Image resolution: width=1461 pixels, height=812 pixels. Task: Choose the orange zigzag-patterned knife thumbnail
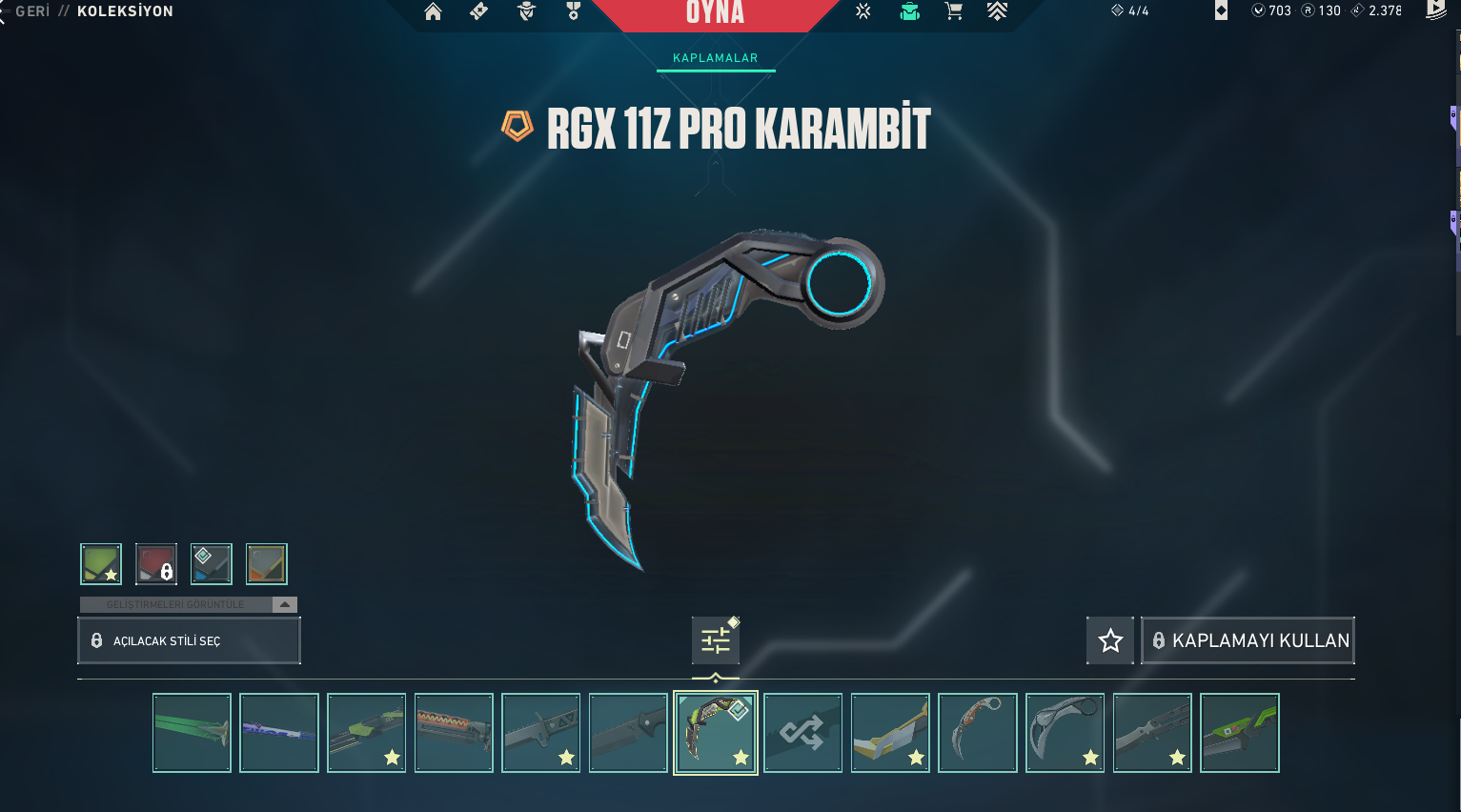454,733
